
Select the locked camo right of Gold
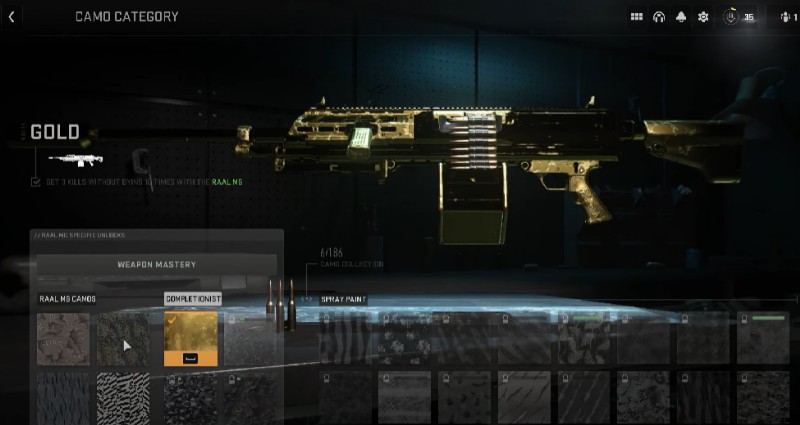click(x=252, y=338)
